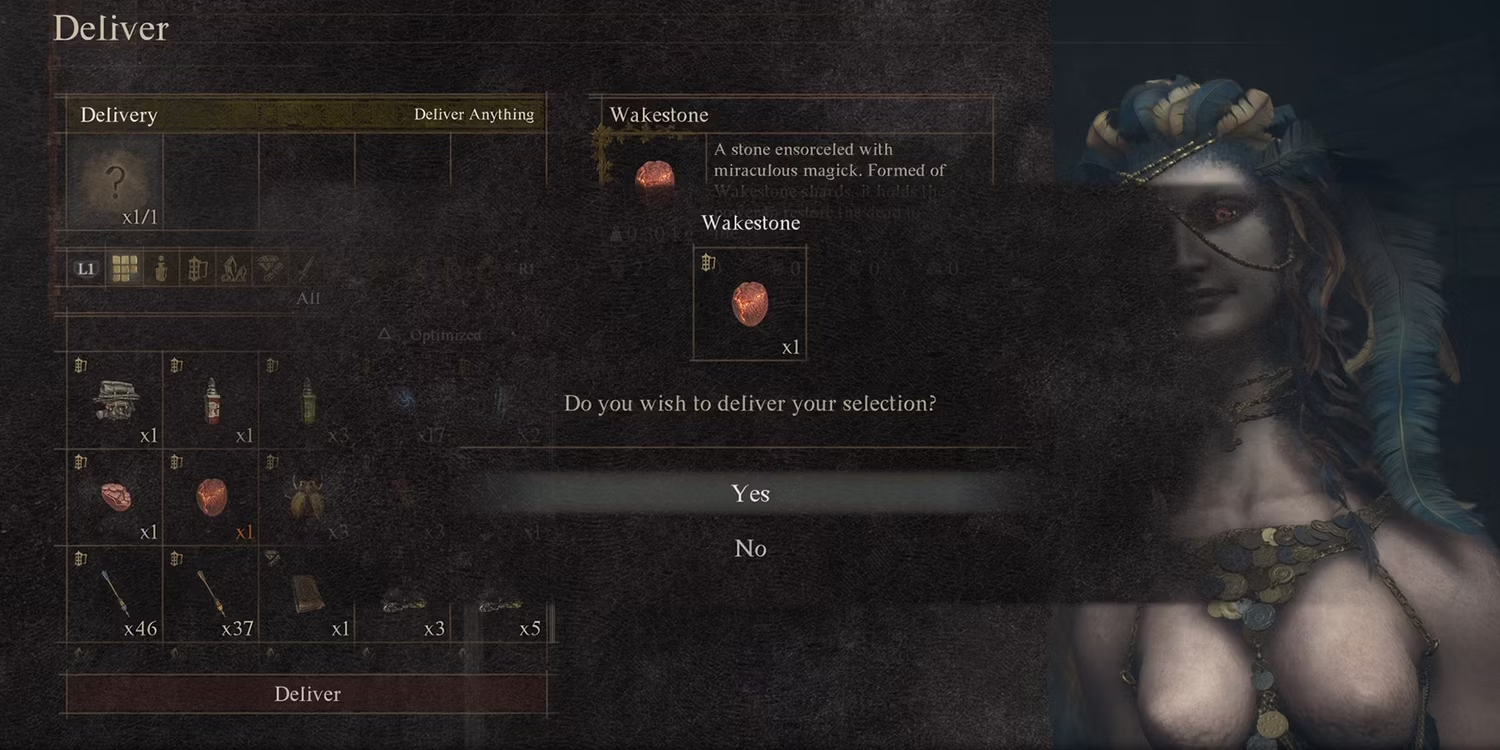Click the Wakestone preview in the confirmation dialog

pyautogui.click(x=750, y=303)
